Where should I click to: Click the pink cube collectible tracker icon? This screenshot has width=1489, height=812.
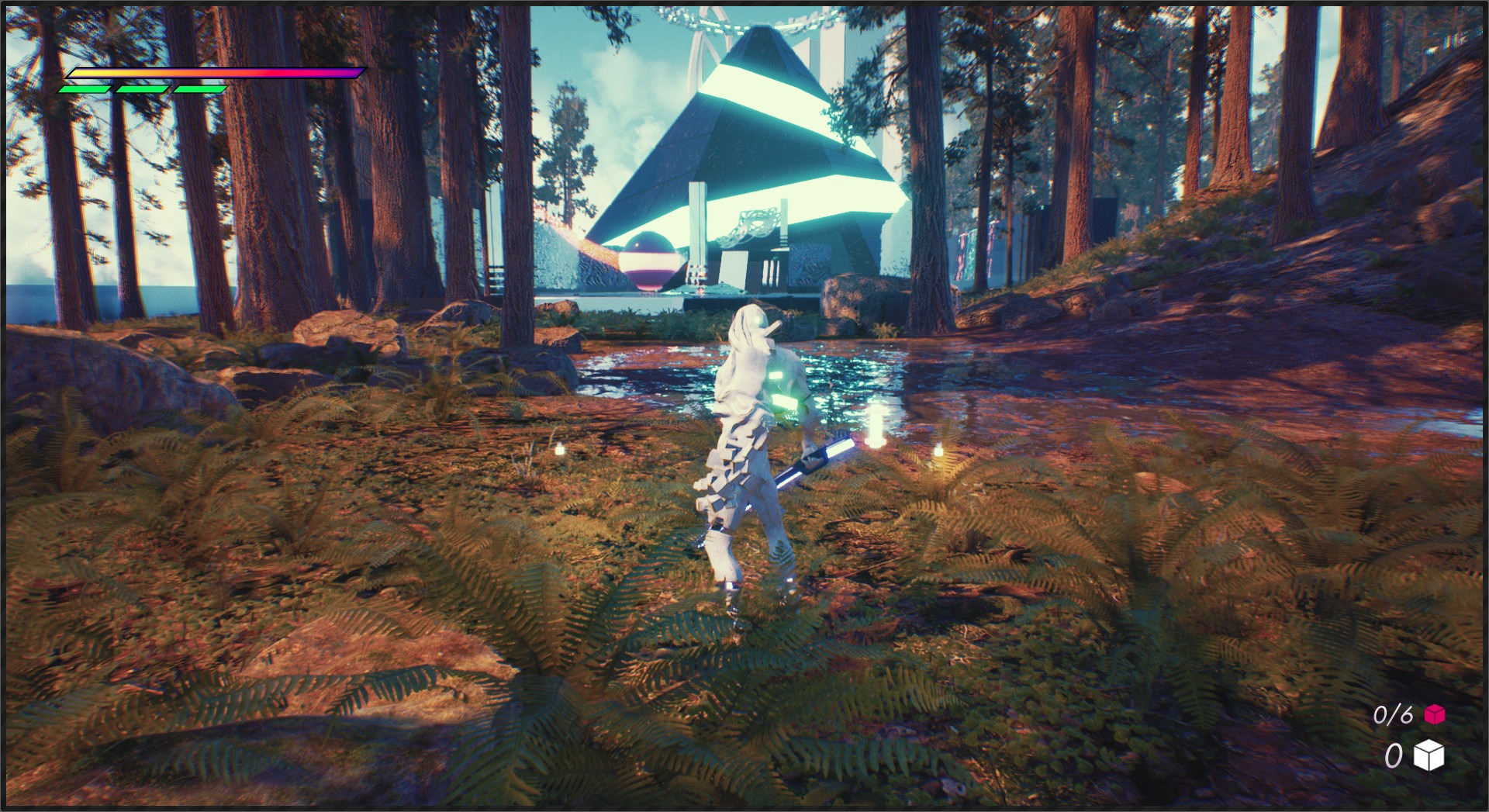[x=1435, y=714]
